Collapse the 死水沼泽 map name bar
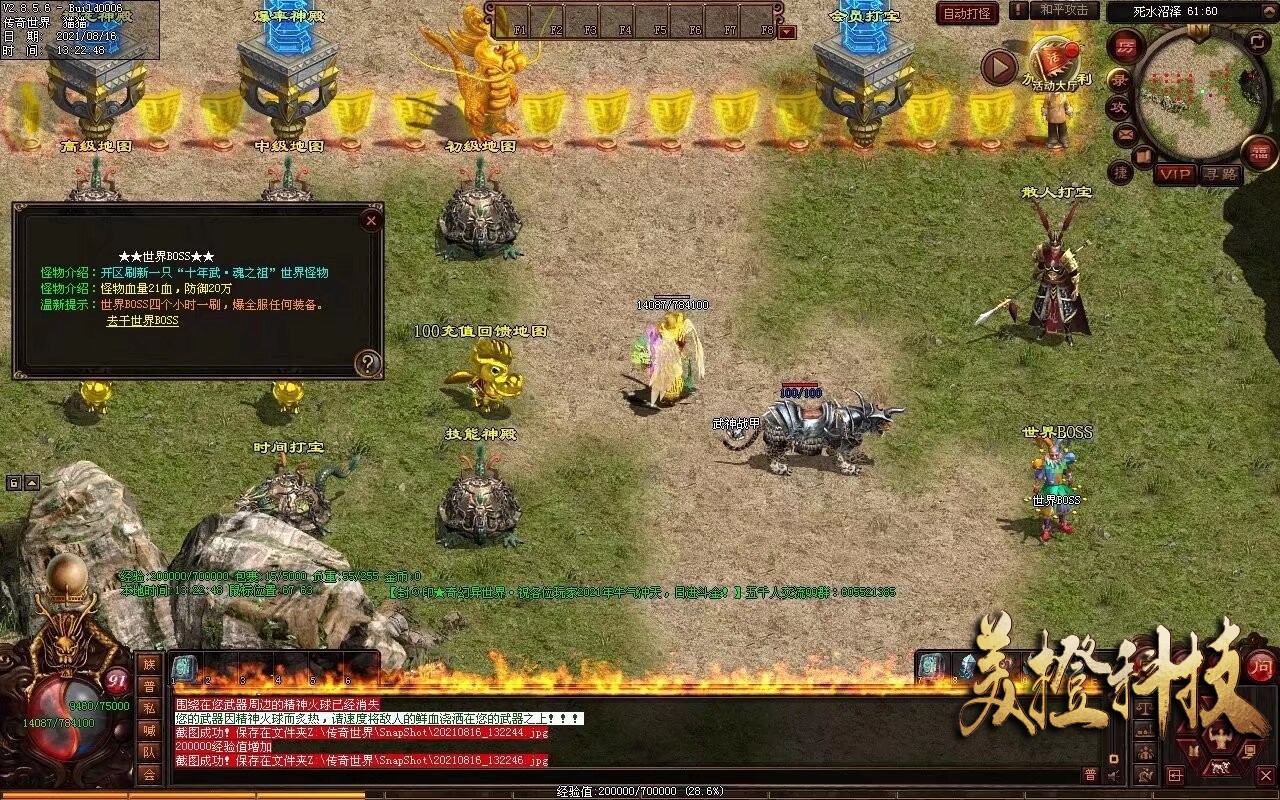Viewport: 1280px width, 800px height. pyautogui.click(x=1269, y=11)
